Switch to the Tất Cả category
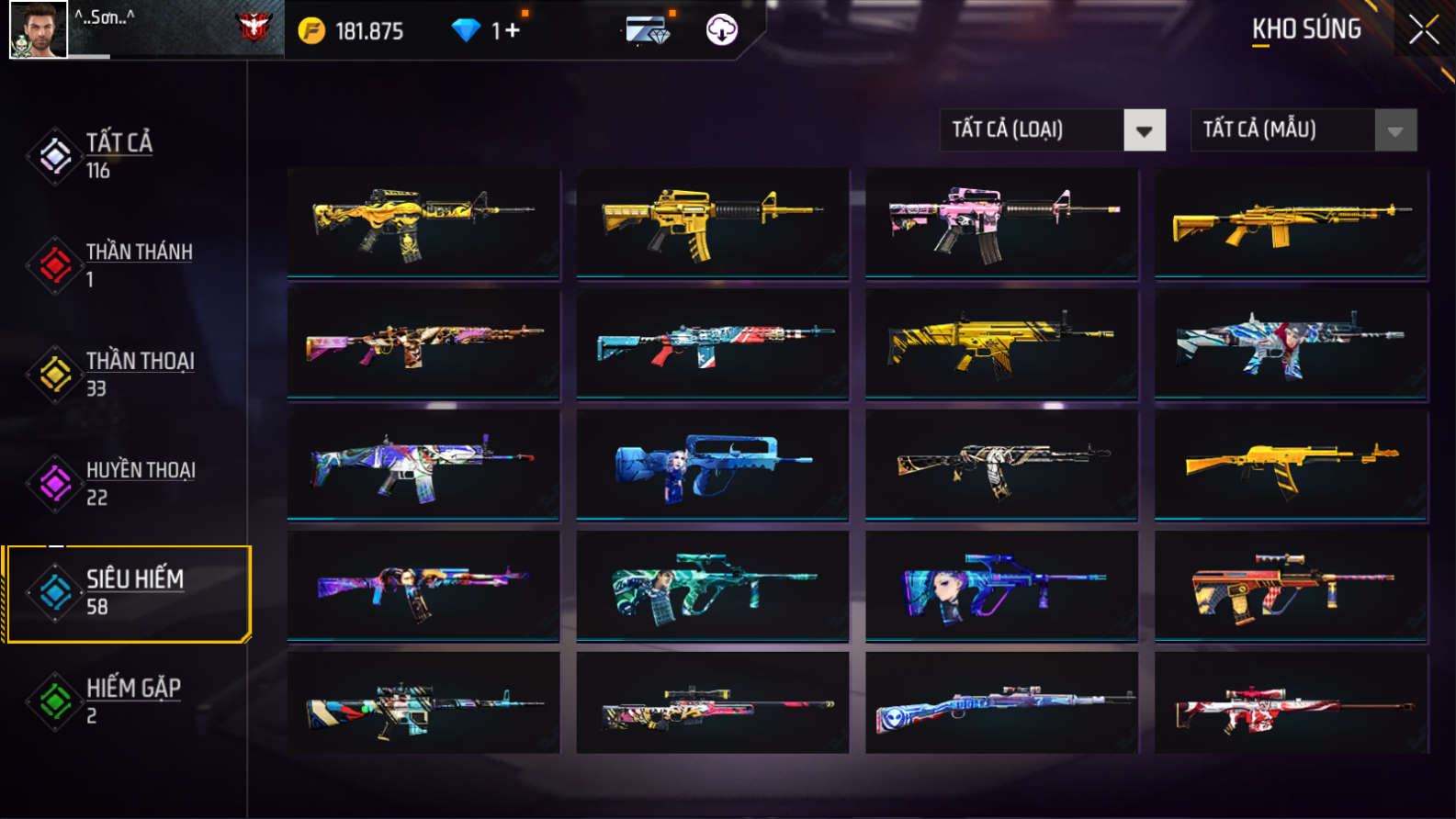 coord(118,155)
